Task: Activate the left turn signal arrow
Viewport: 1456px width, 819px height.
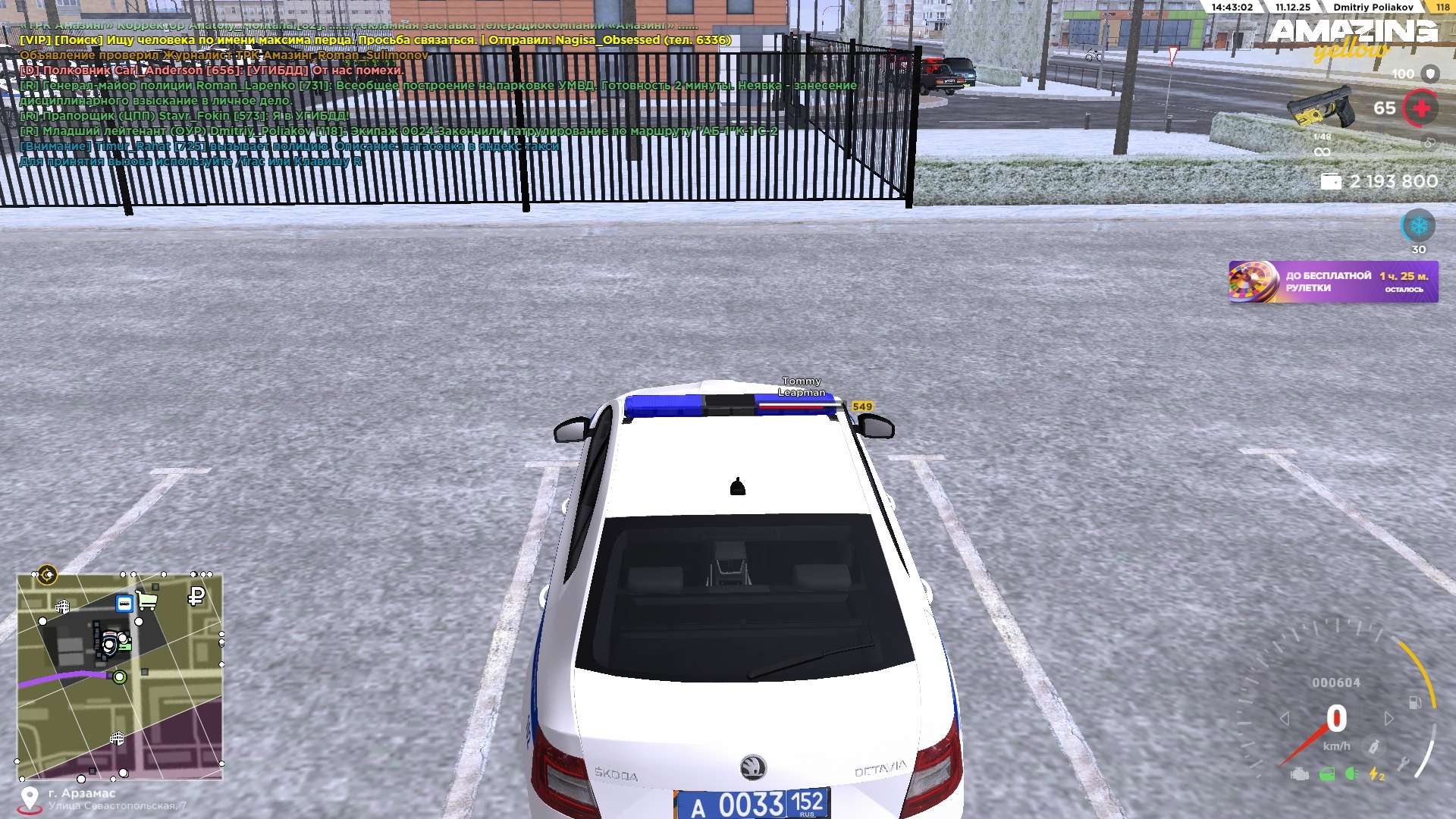Action: point(1284,718)
